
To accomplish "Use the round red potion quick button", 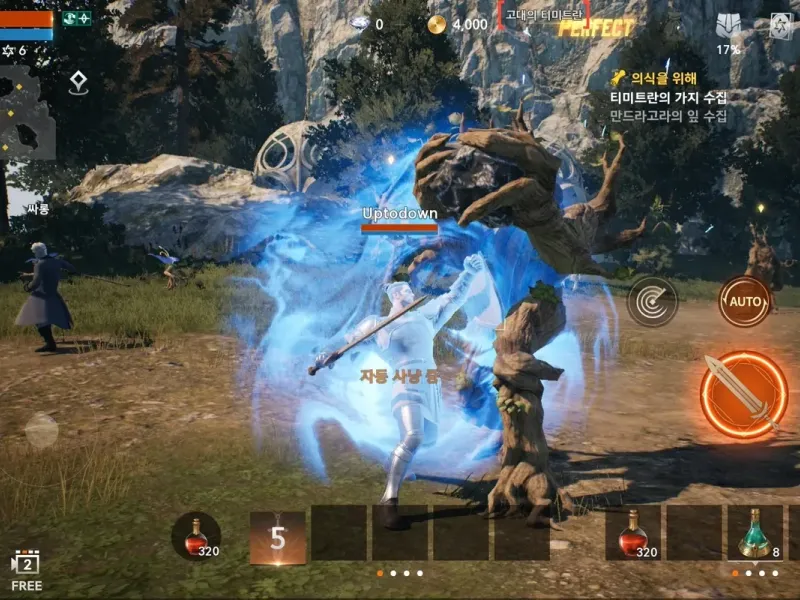I will (x=196, y=536).
